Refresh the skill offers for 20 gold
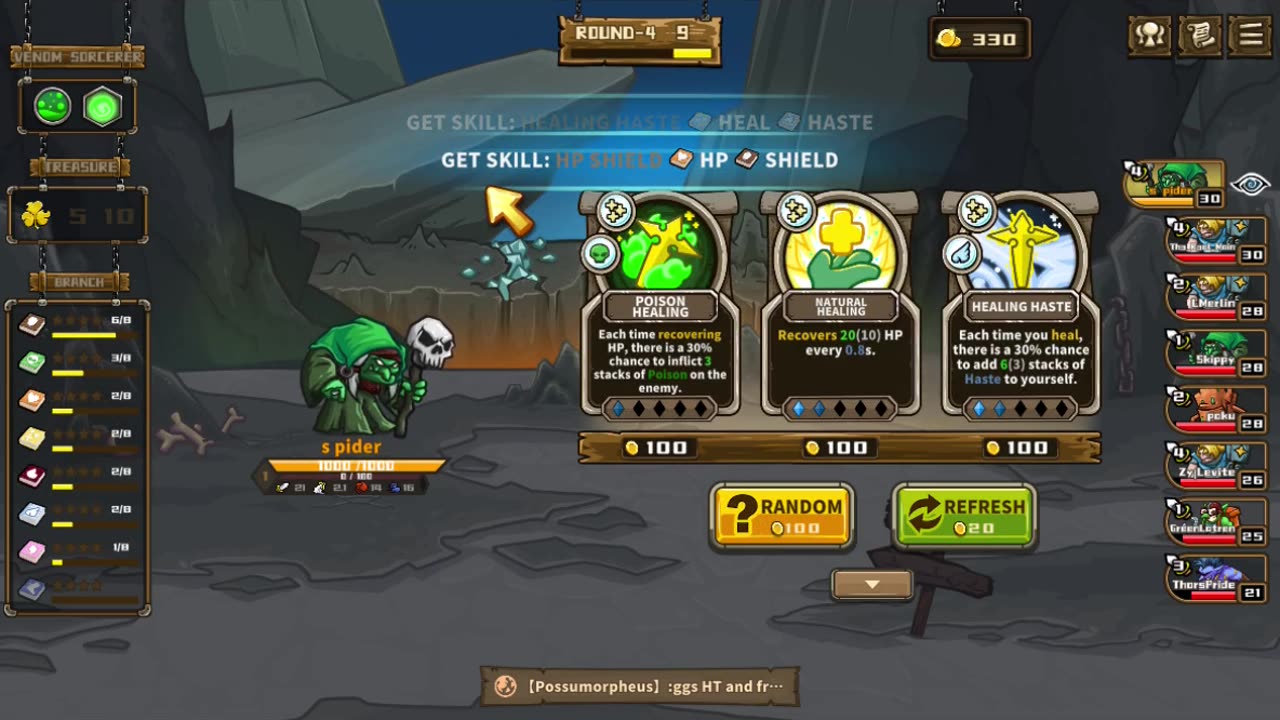Screen dimensions: 1280x720 [964, 516]
